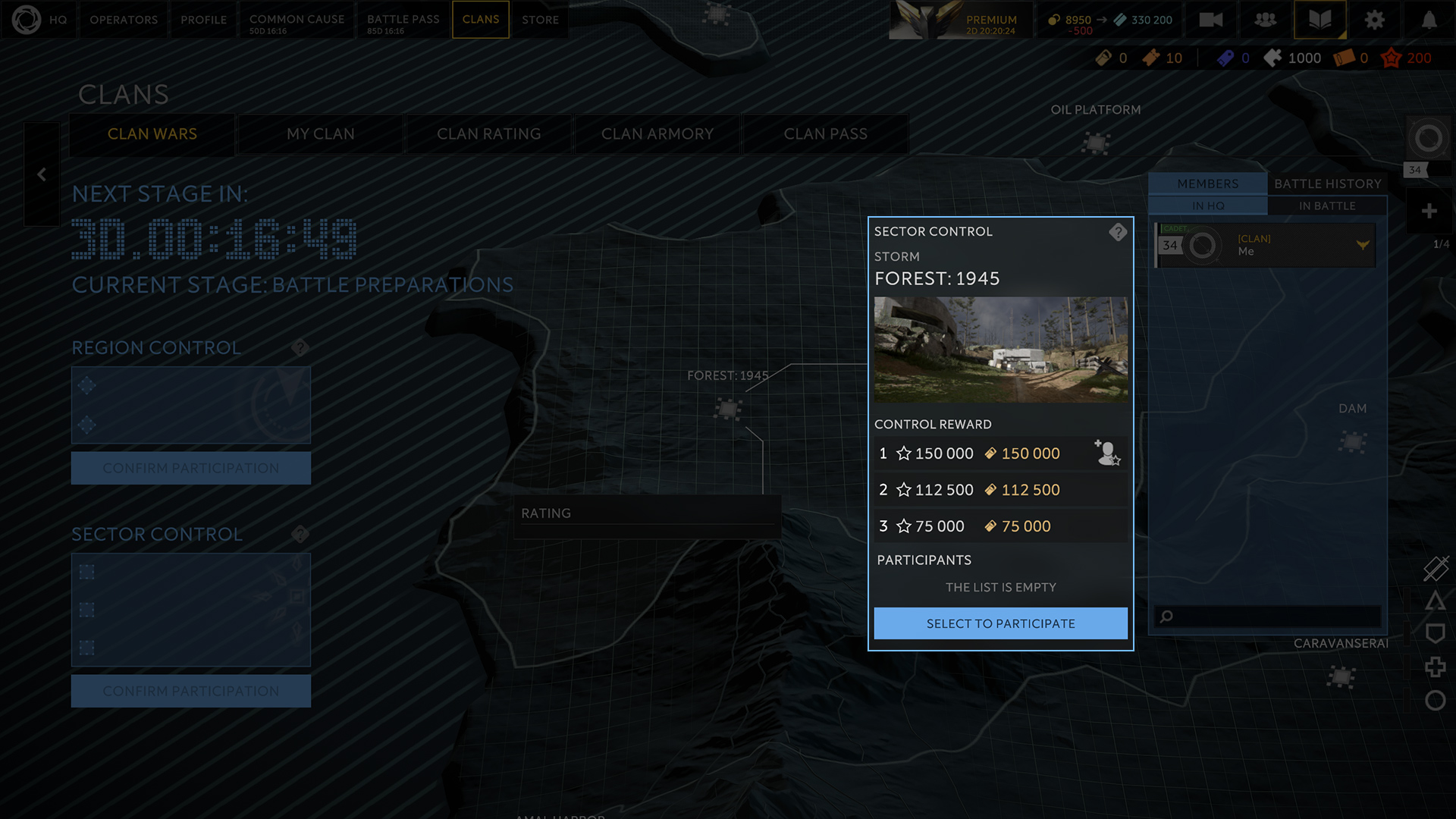
Task: Open the Battle Pass screen
Action: (403, 20)
